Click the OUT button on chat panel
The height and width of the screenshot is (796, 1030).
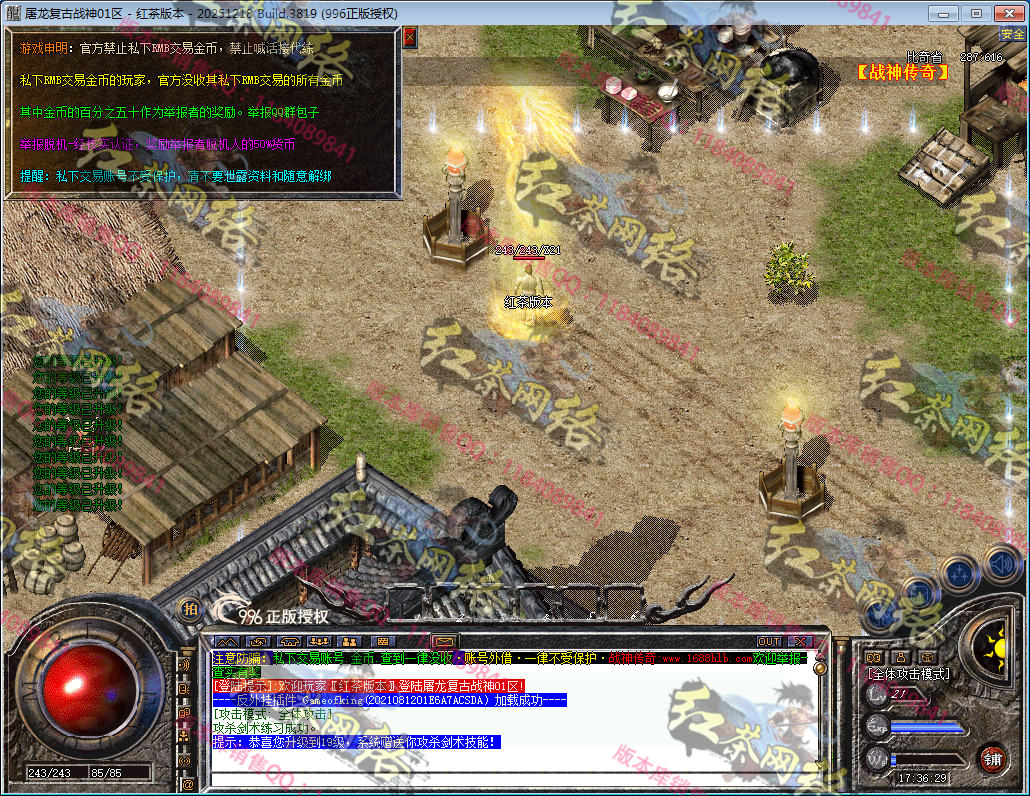[x=768, y=641]
